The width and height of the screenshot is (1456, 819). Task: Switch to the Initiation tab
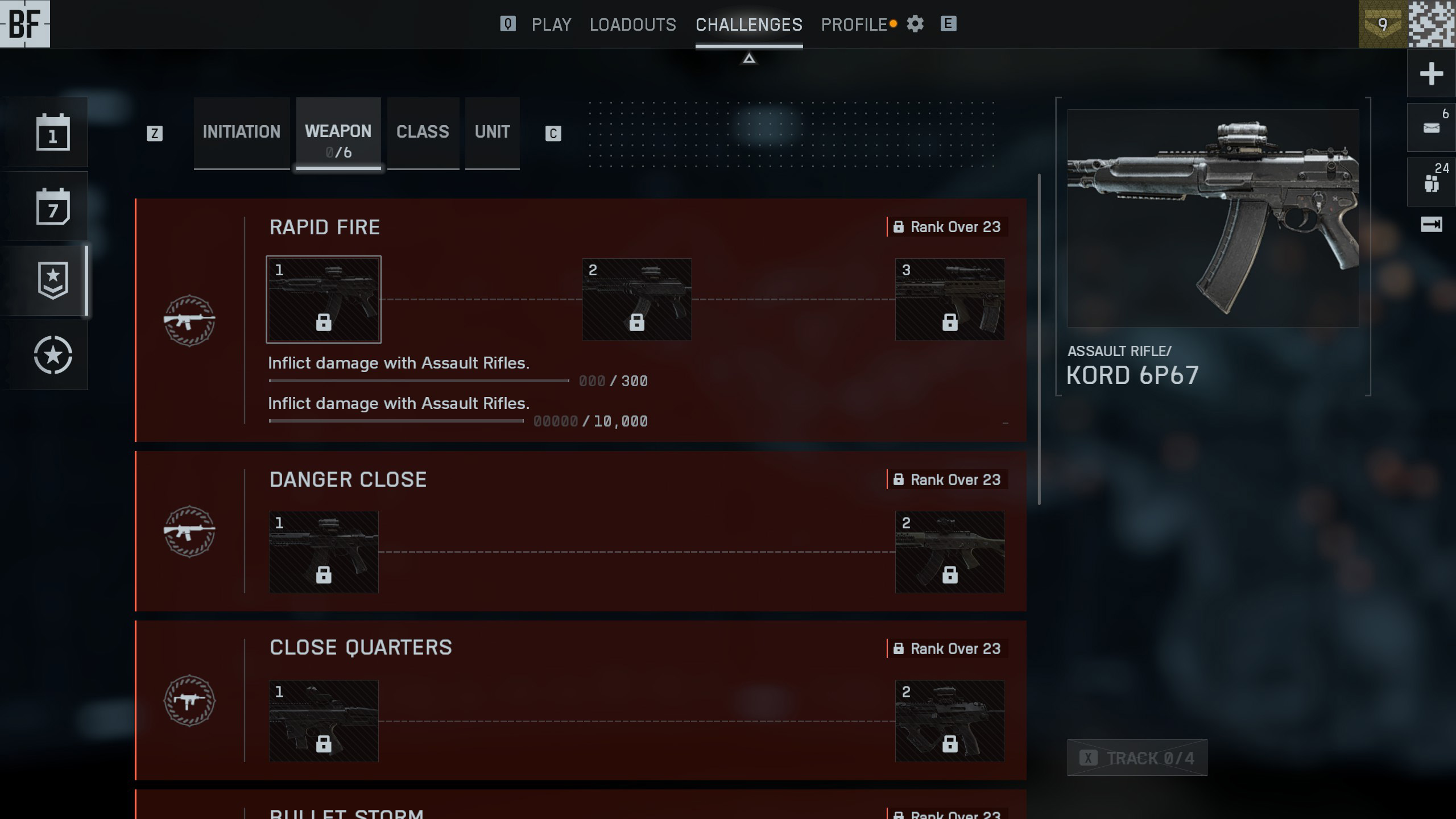point(241,132)
